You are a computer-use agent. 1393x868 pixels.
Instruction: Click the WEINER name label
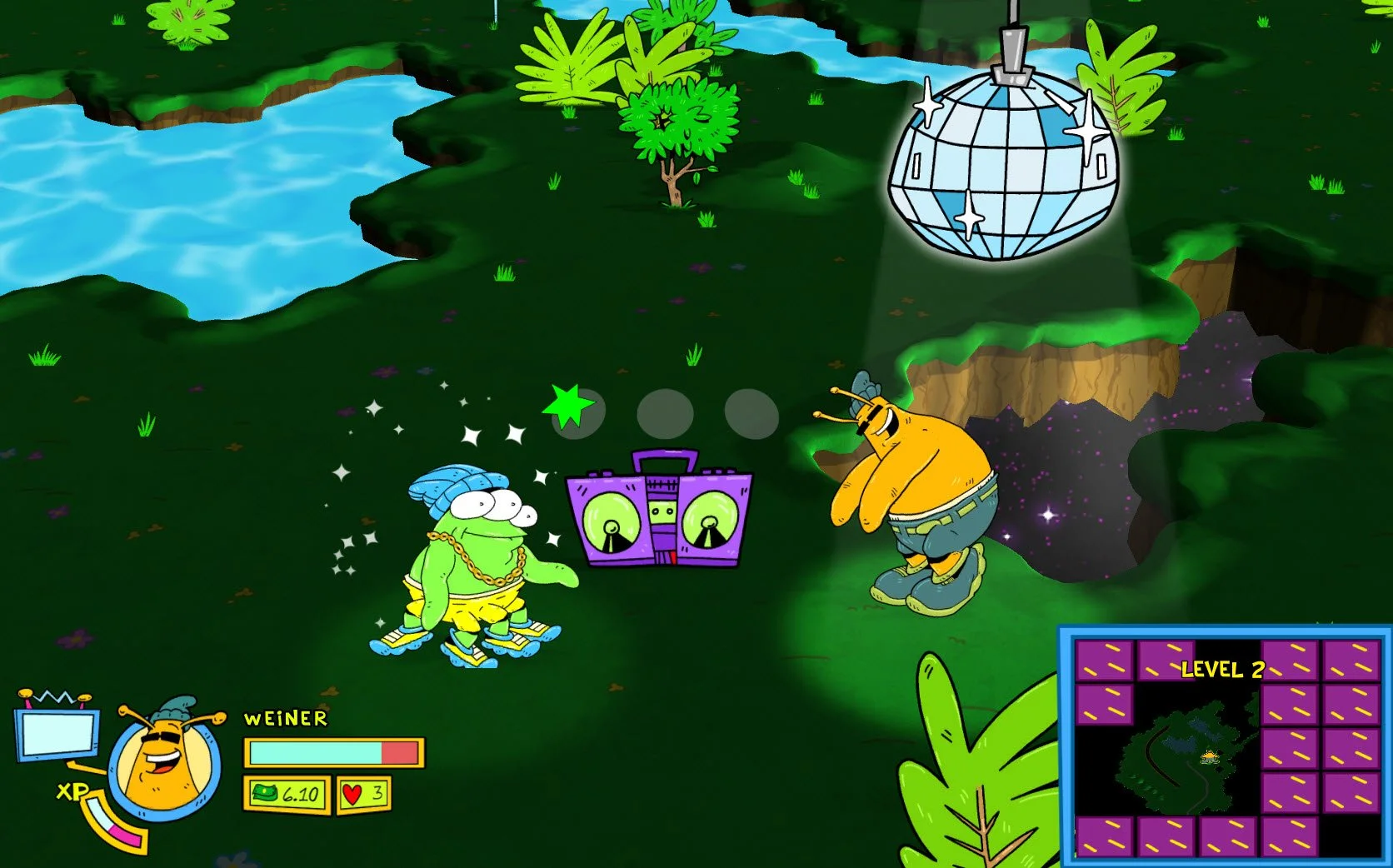click(283, 718)
